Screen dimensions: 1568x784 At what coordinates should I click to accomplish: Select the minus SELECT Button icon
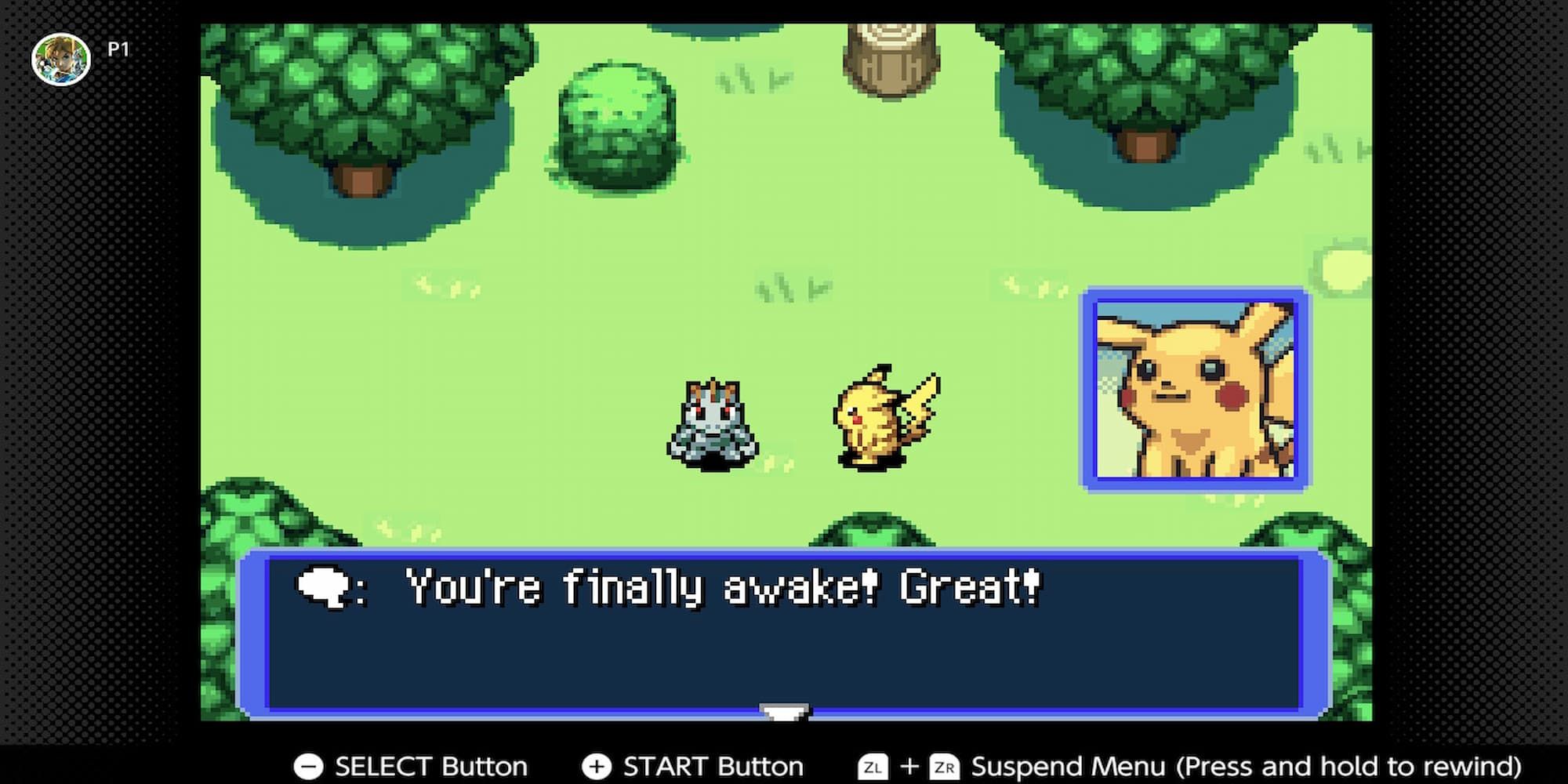point(310,766)
